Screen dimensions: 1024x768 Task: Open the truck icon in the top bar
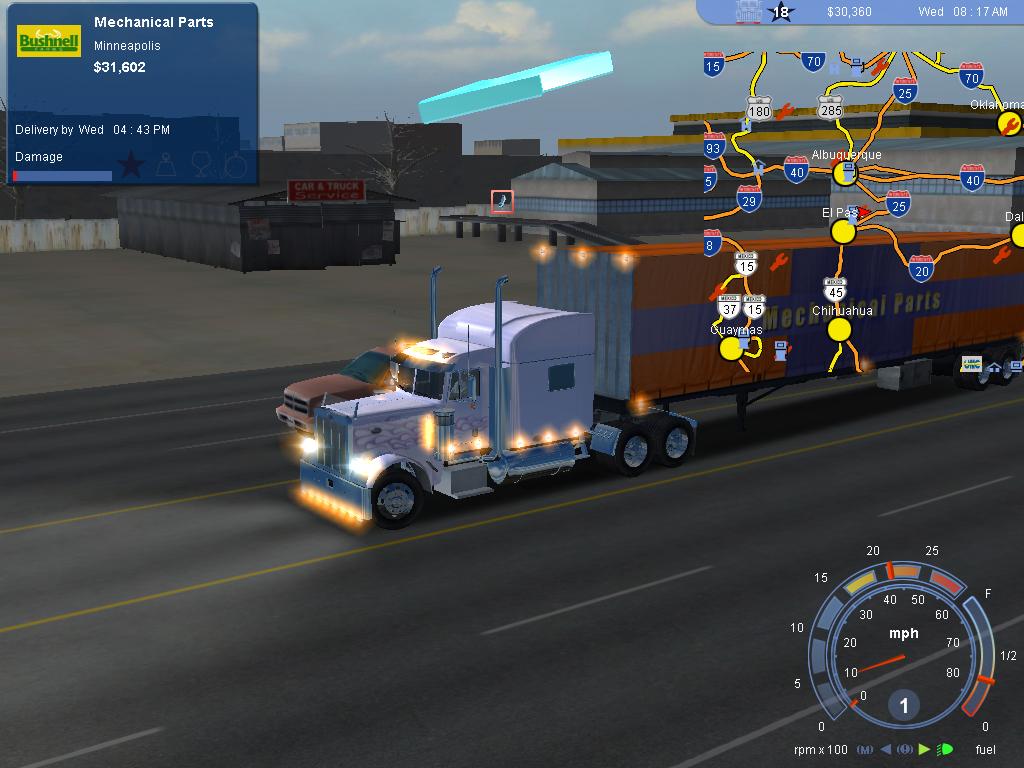(x=747, y=12)
